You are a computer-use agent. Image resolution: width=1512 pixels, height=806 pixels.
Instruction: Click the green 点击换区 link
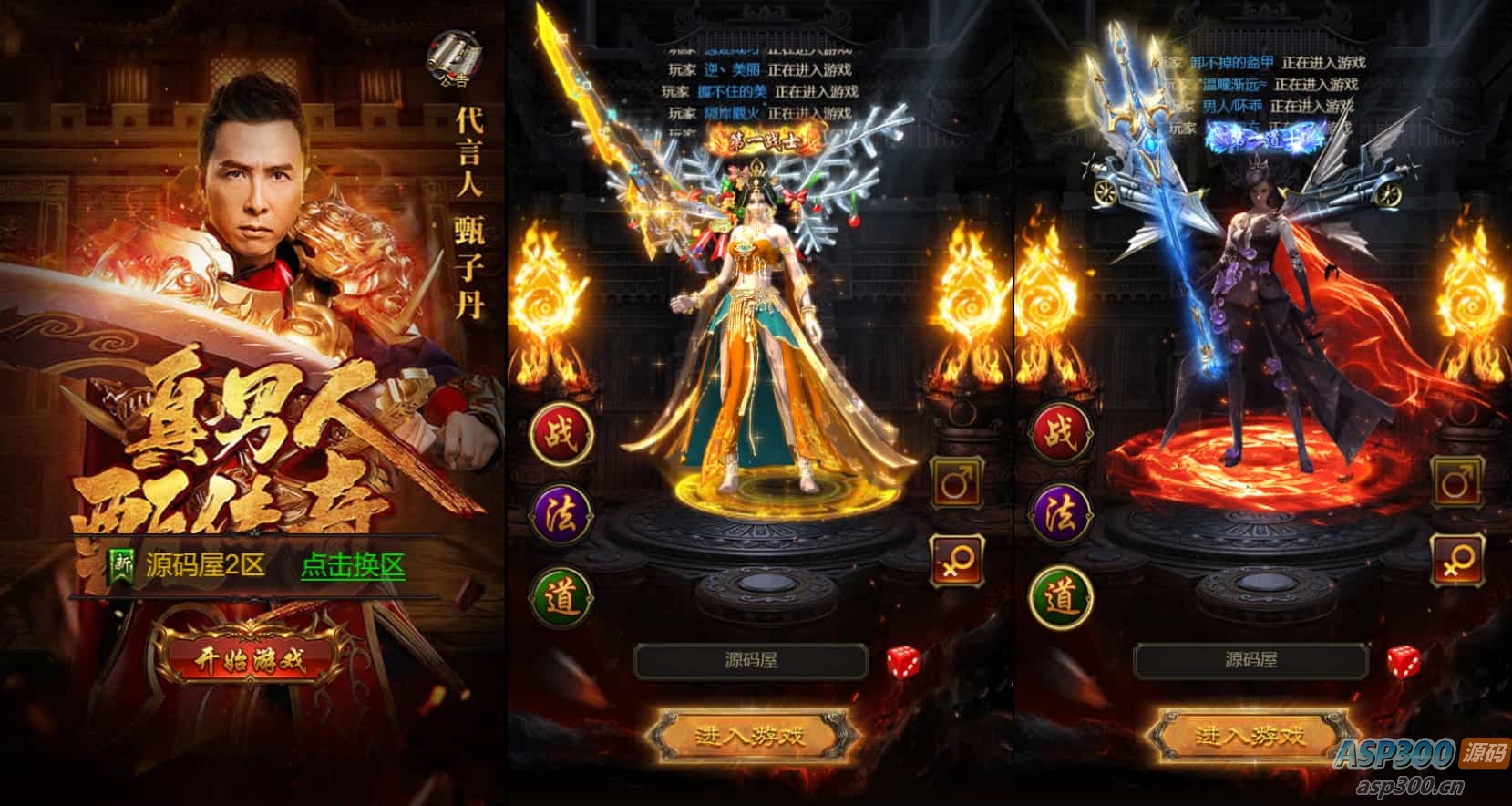(x=353, y=566)
